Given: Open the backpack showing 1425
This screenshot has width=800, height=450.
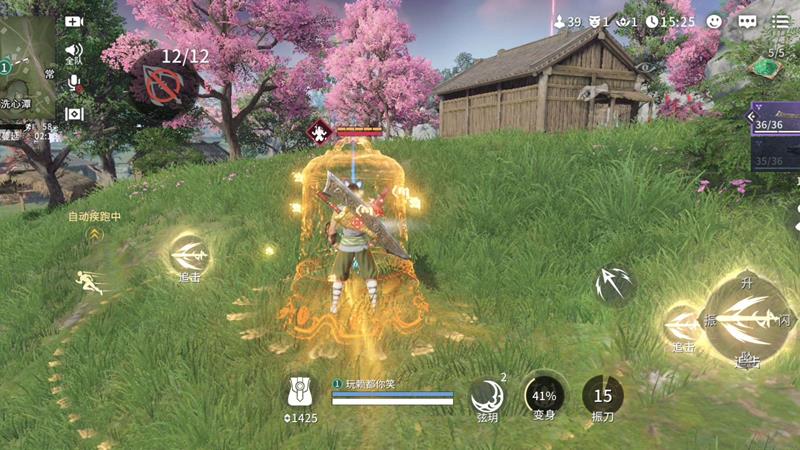Looking at the screenshot, I should 300,393.
